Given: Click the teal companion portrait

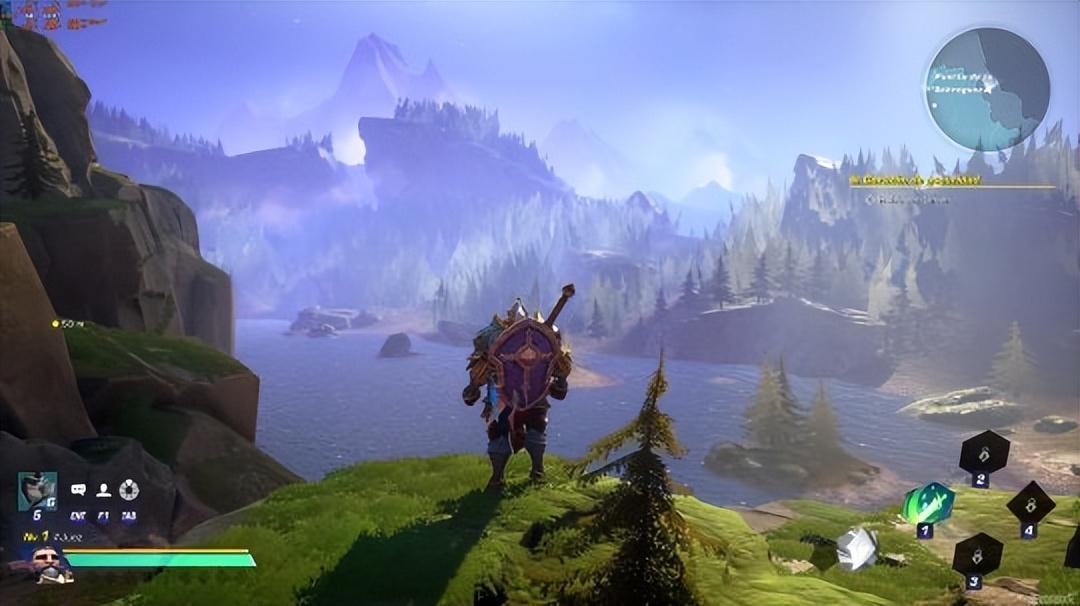Looking at the screenshot, I should (37, 490).
